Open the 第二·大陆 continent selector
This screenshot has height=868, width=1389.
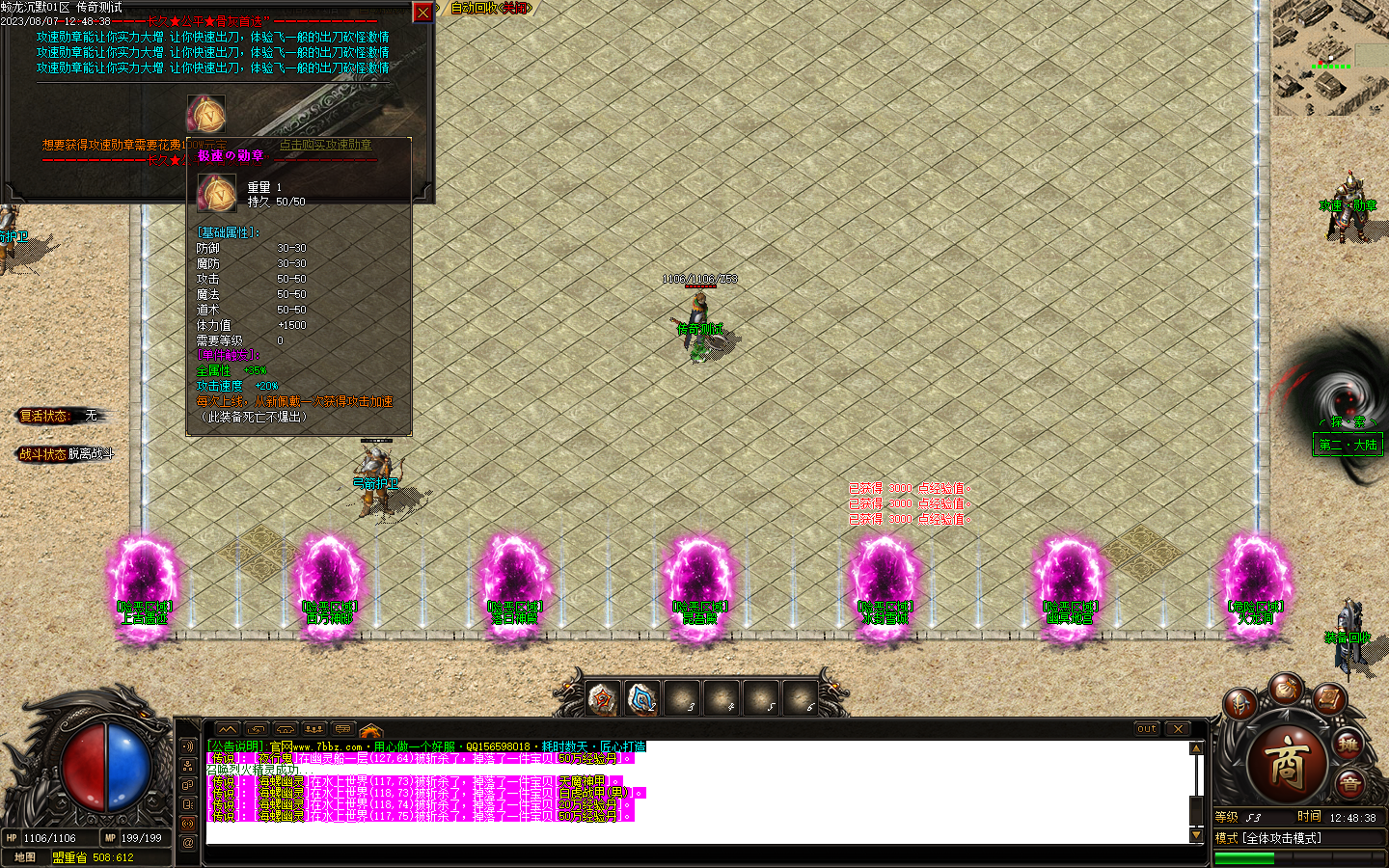[1348, 445]
